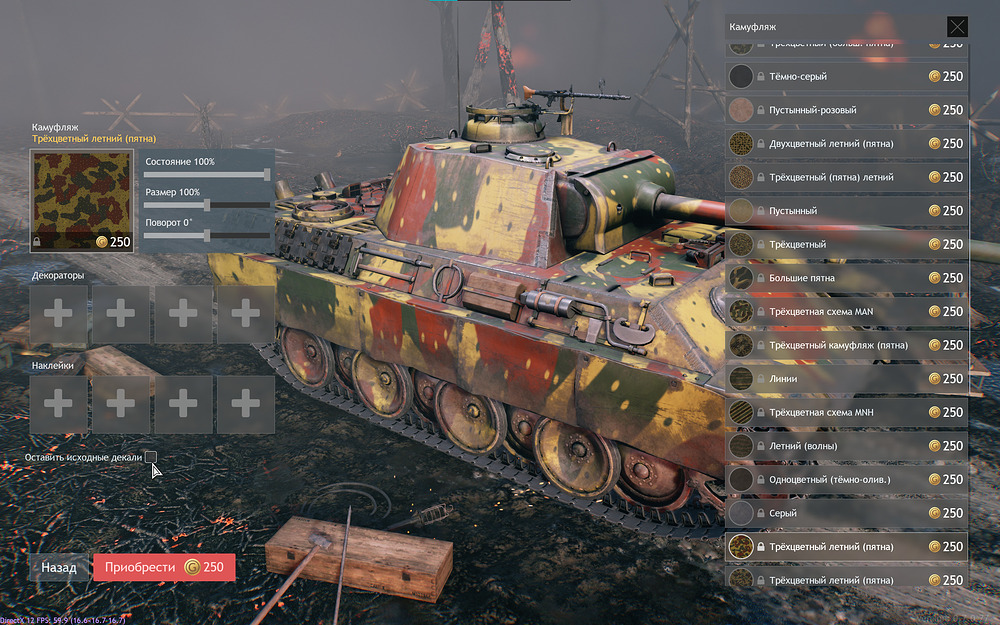
Task: Select Трёхцветная схема MAN camouflage
Action: (846, 311)
